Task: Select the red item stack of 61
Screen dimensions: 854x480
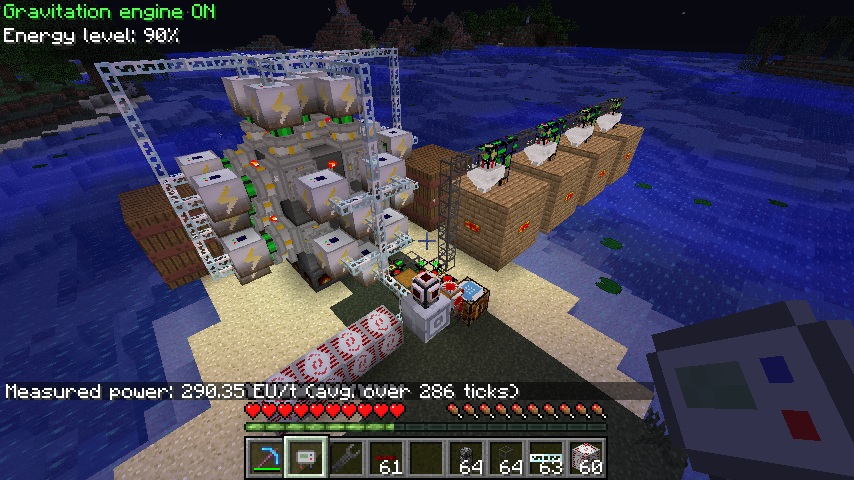Action: (x=386, y=458)
